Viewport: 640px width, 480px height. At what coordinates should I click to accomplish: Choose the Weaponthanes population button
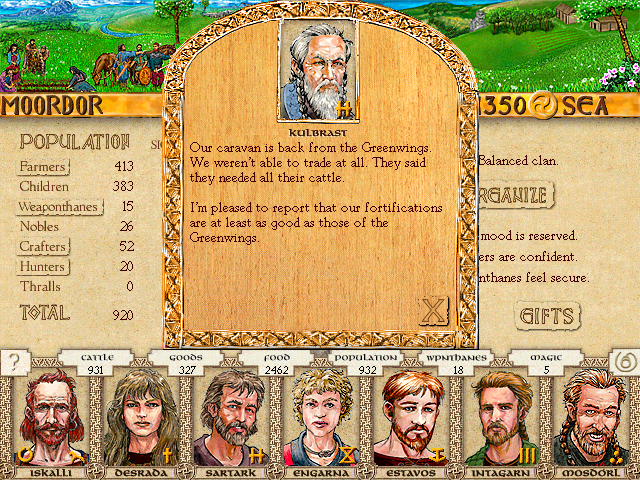click(60, 207)
